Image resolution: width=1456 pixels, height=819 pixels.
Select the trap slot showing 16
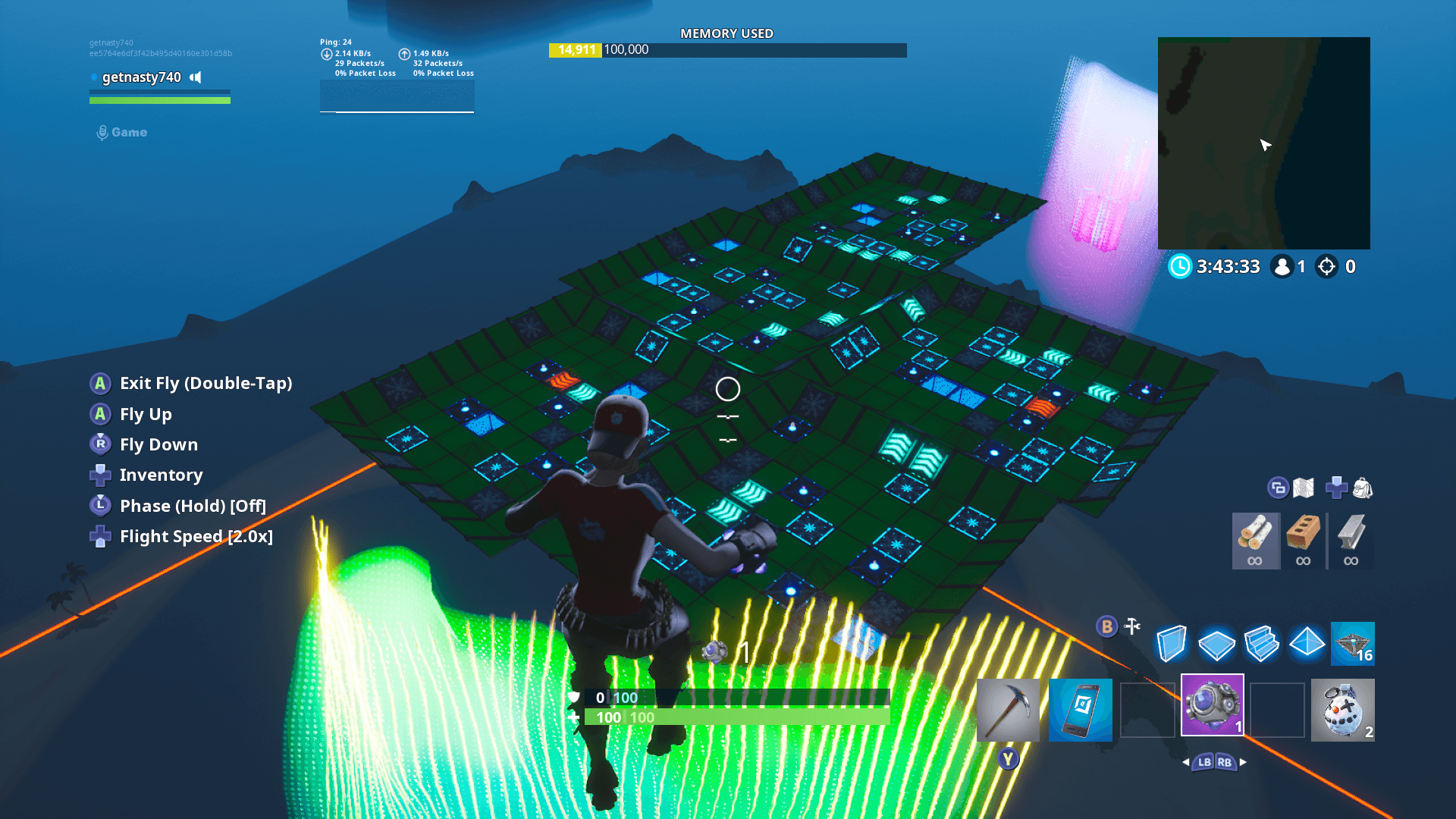click(x=1353, y=644)
